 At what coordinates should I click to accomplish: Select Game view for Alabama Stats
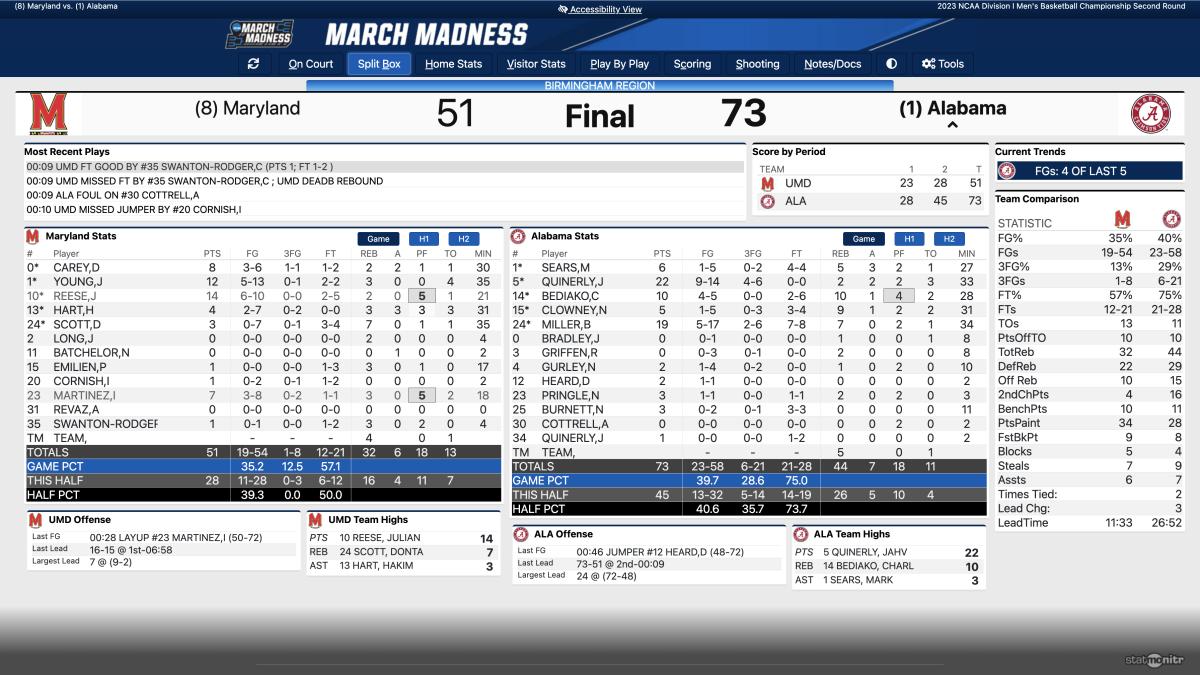click(x=863, y=239)
